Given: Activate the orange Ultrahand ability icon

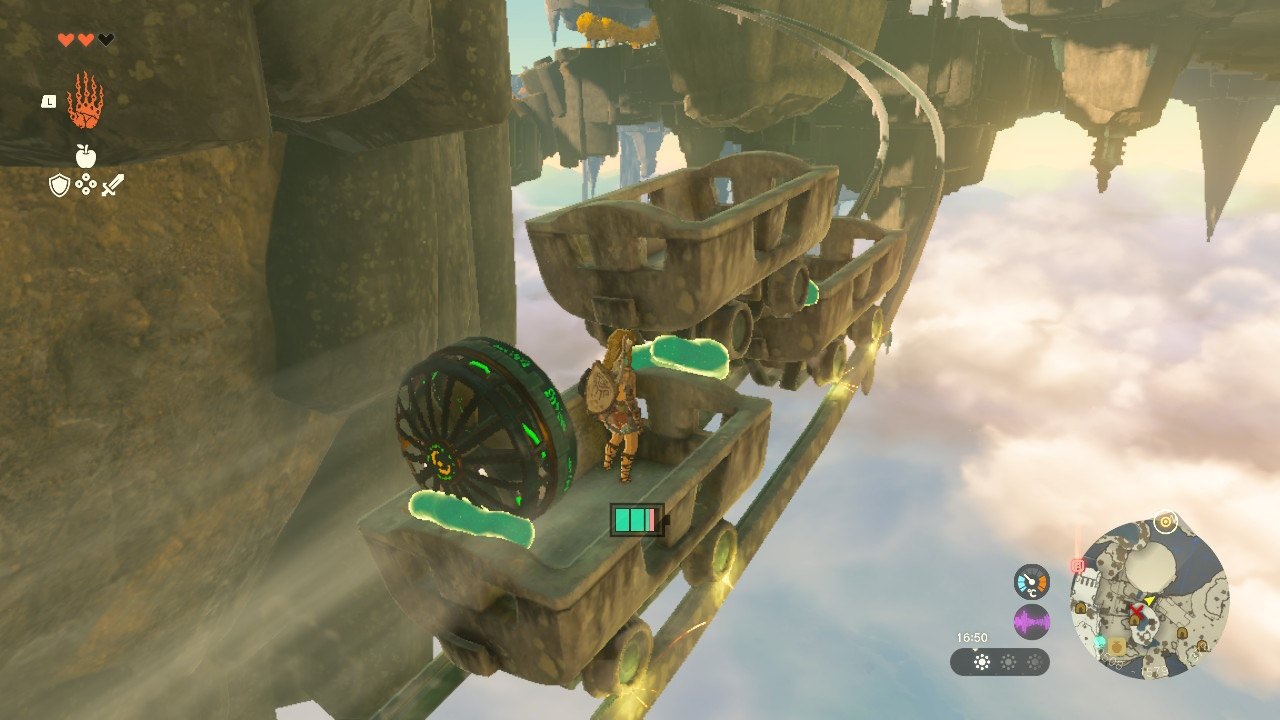Looking at the screenshot, I should 85,100.
